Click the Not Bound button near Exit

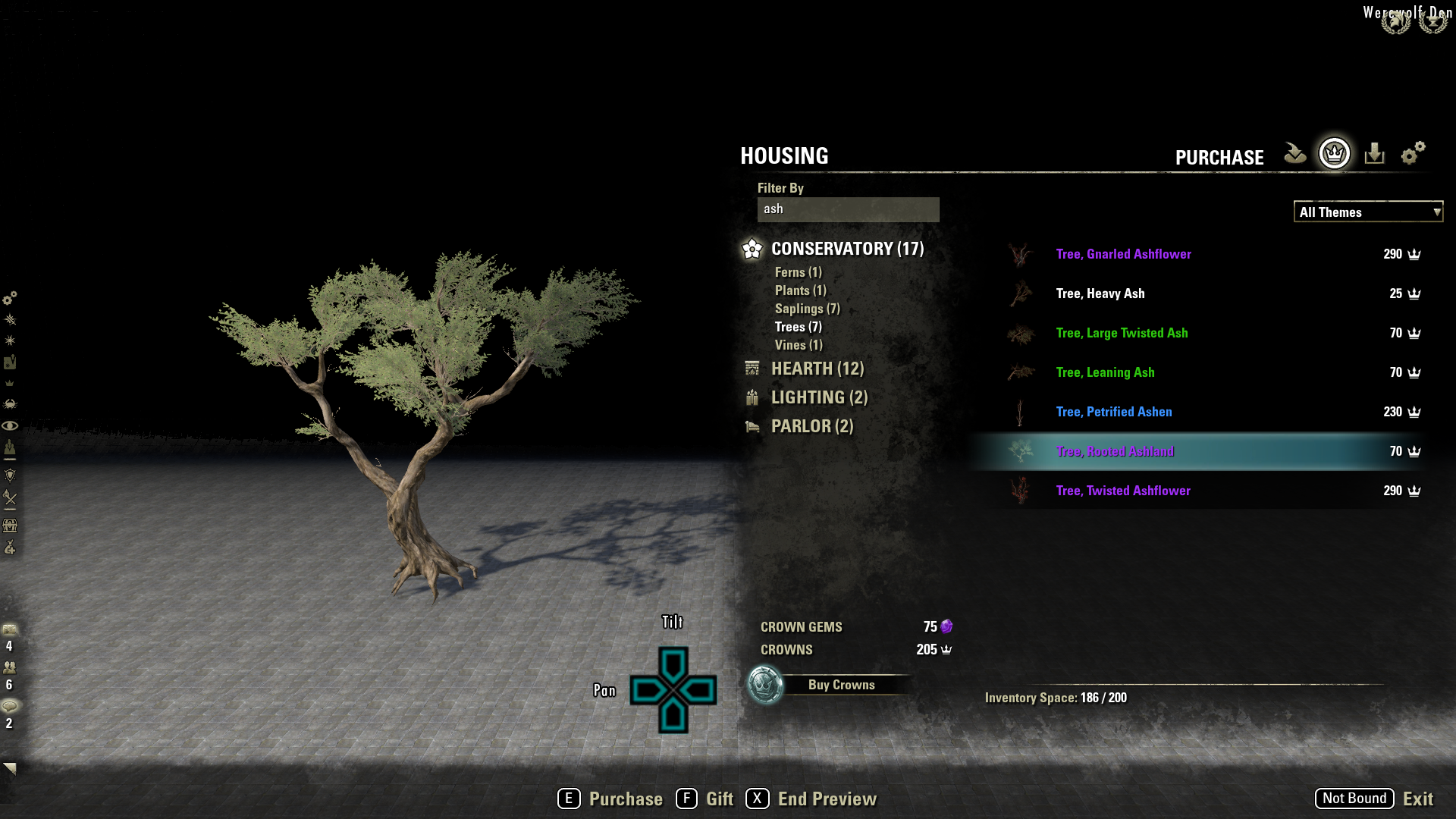point(1353,798)
